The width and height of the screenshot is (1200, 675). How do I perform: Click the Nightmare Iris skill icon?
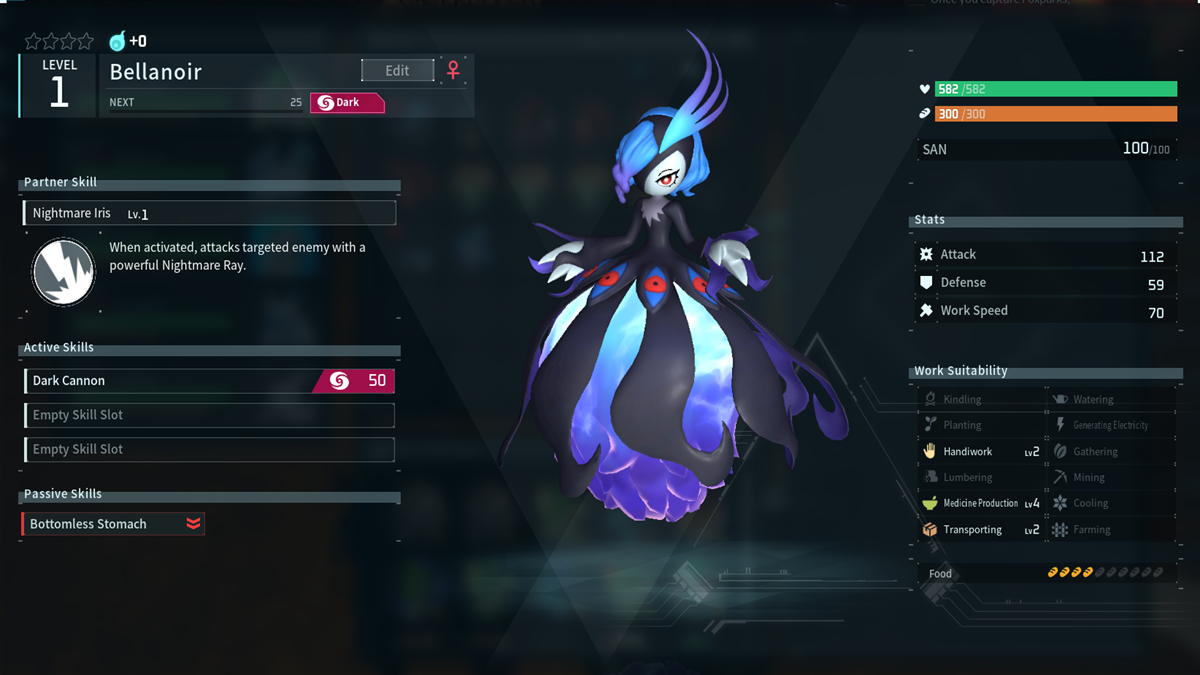click(63, 272)
